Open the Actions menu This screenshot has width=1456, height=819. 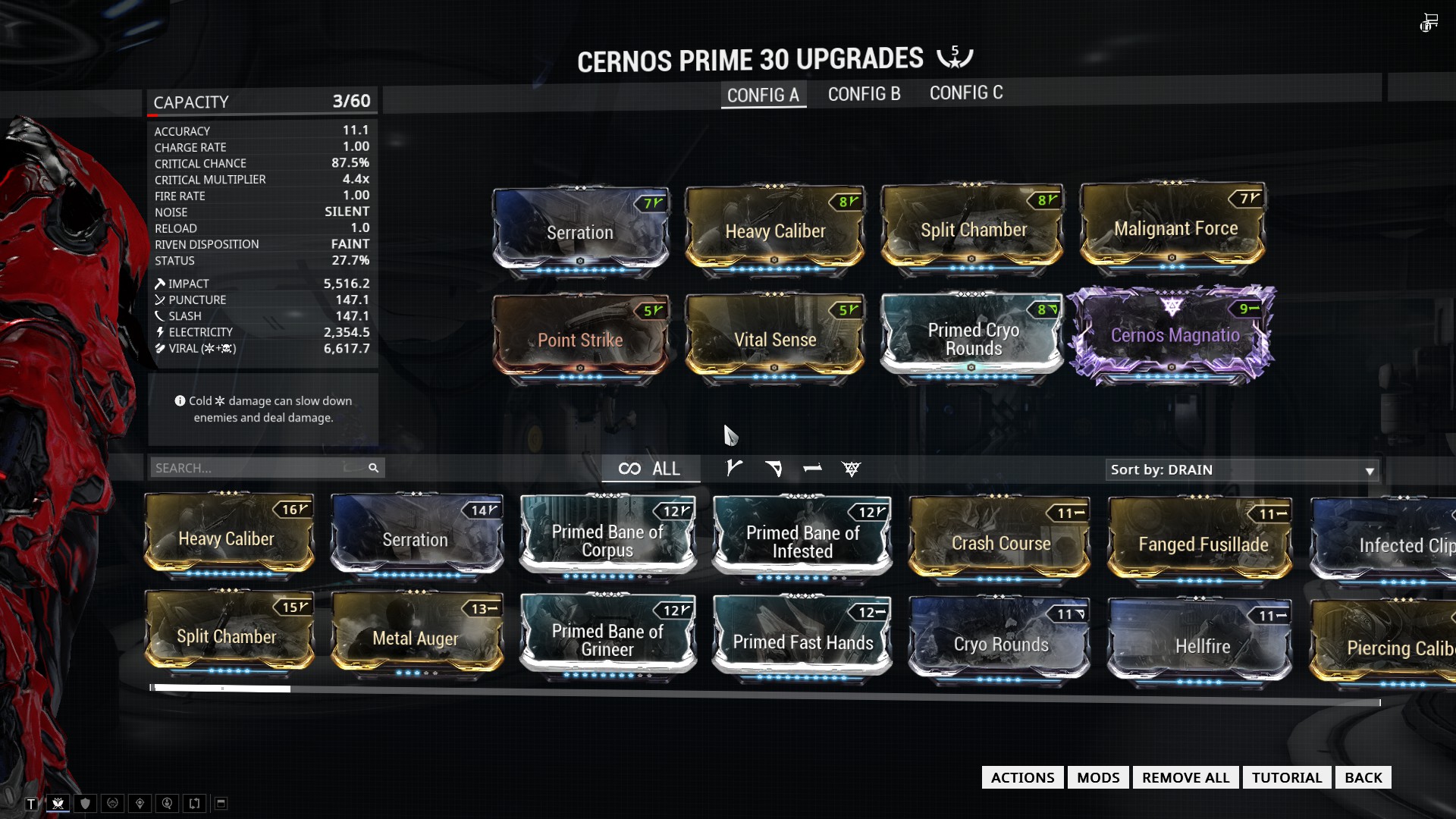click(x=1022, y=777)
